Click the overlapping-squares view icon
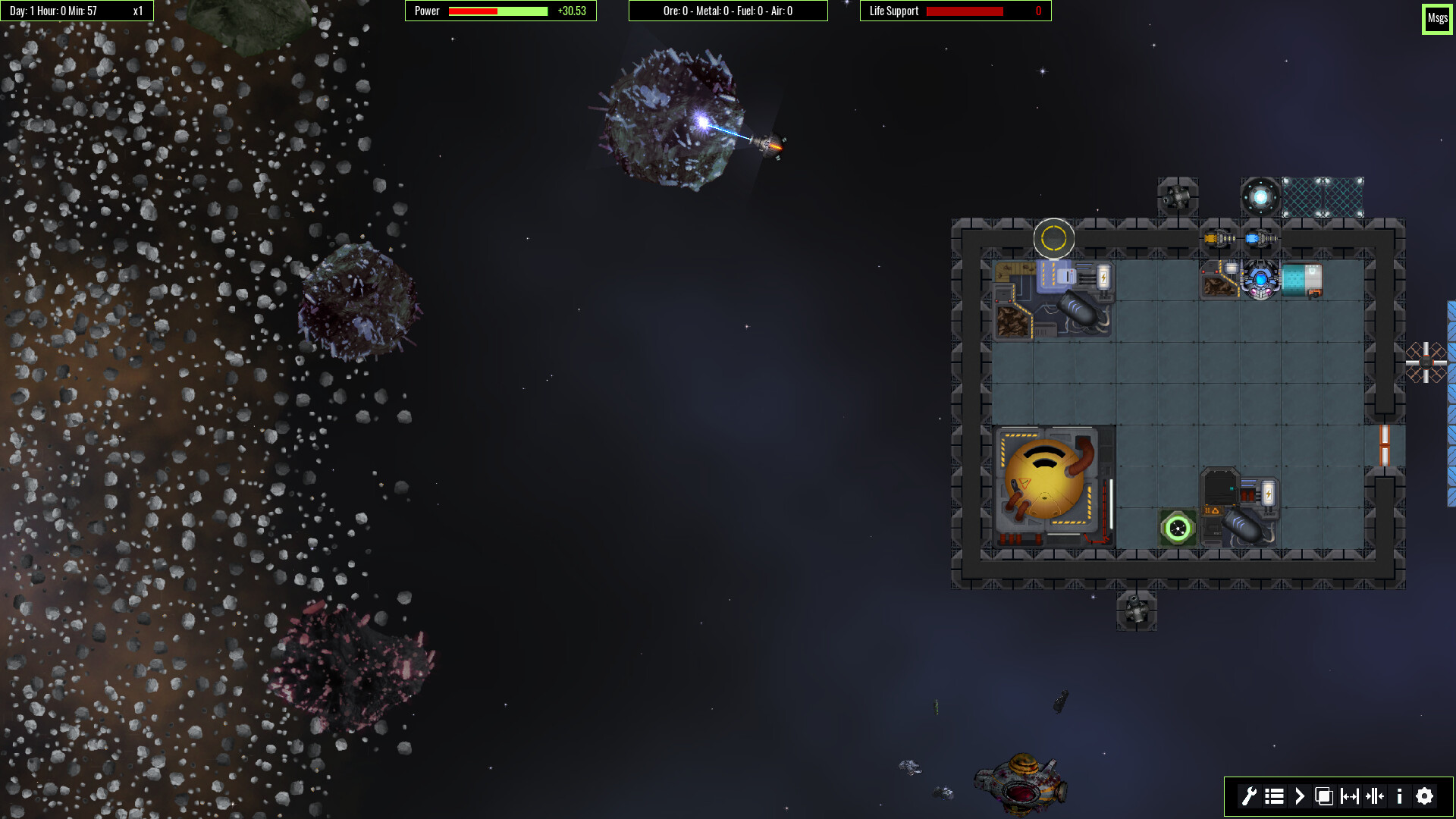 (x=1324, y=797)
